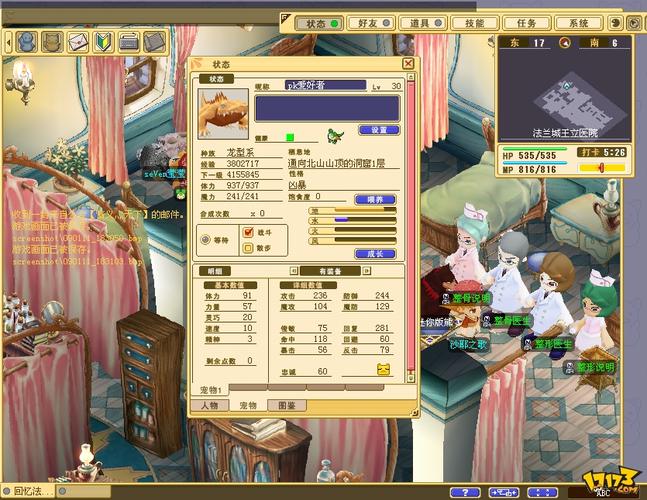Close the 状态 status window

(x=408, y=63)
